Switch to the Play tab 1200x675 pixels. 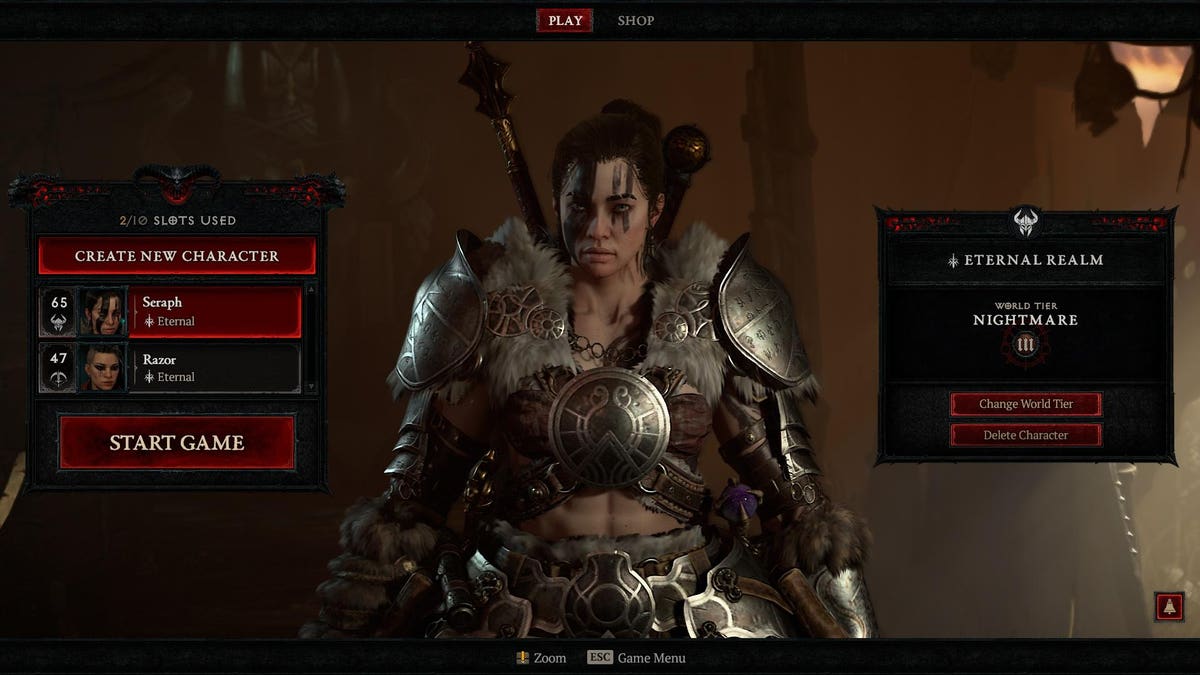(x=565, y=20)
